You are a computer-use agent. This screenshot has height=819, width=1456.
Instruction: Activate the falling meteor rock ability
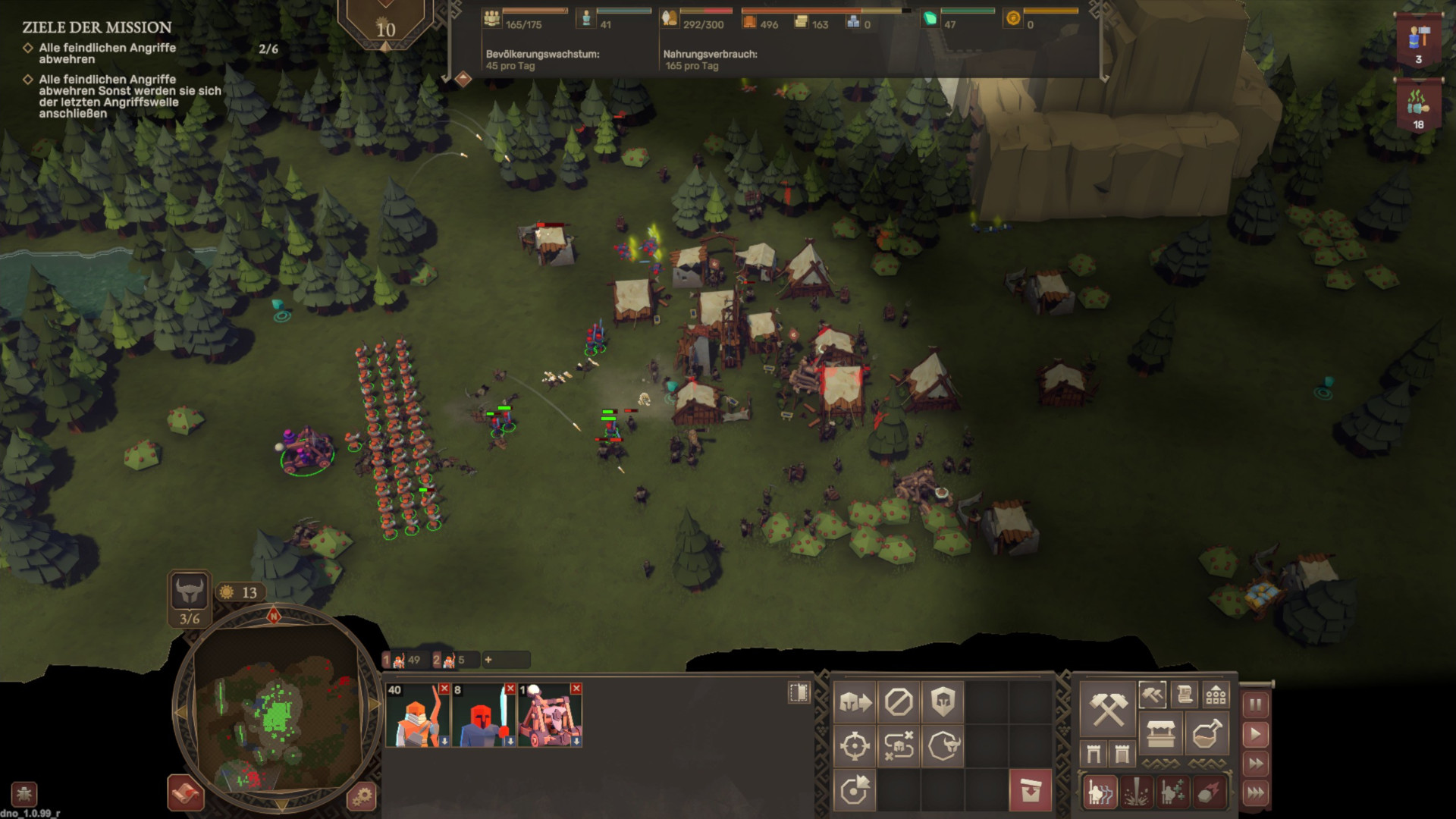click(x=1209, y=792)
